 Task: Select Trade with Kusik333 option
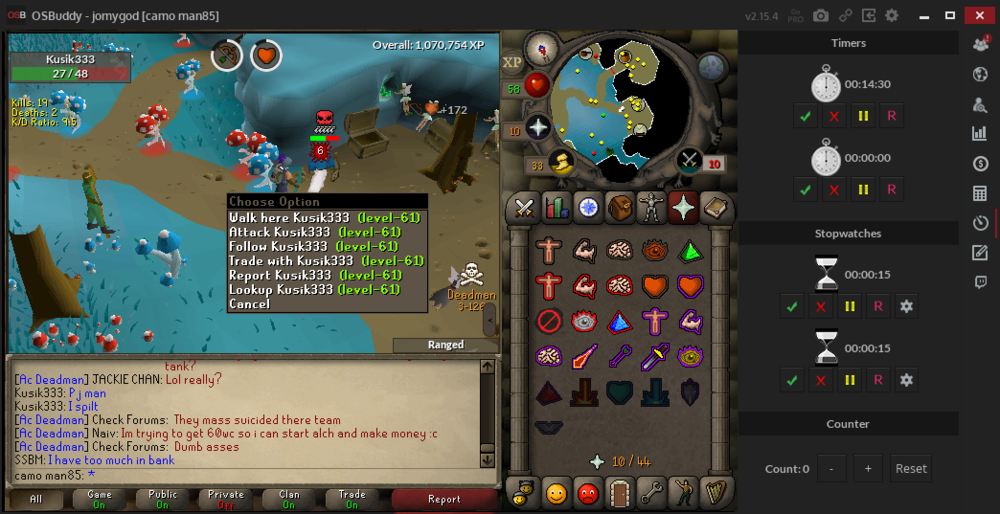point(326,261)
